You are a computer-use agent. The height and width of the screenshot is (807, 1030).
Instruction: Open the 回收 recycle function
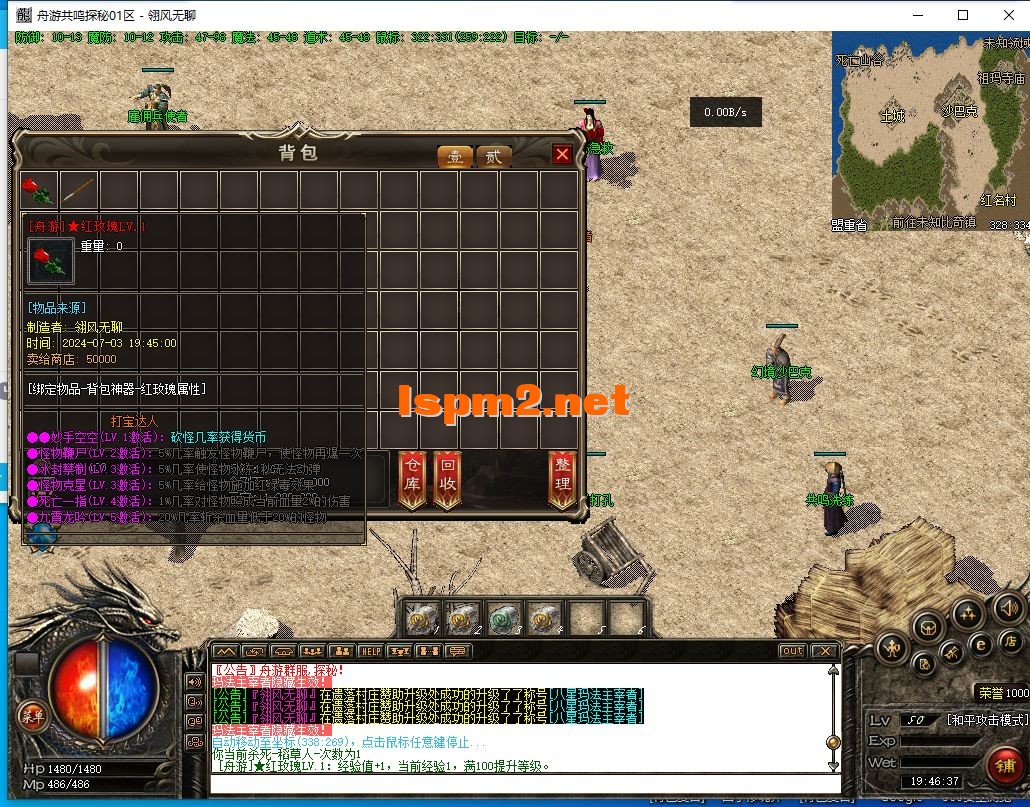coord(448,480)
